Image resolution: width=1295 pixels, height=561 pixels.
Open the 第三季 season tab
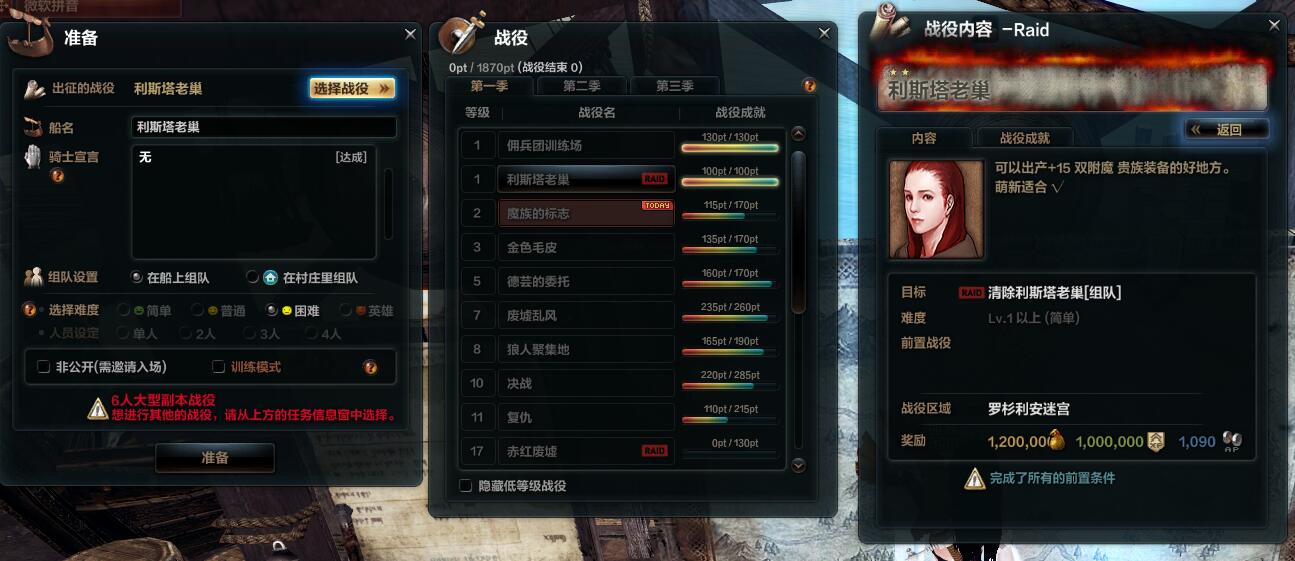tap(675, 86)
